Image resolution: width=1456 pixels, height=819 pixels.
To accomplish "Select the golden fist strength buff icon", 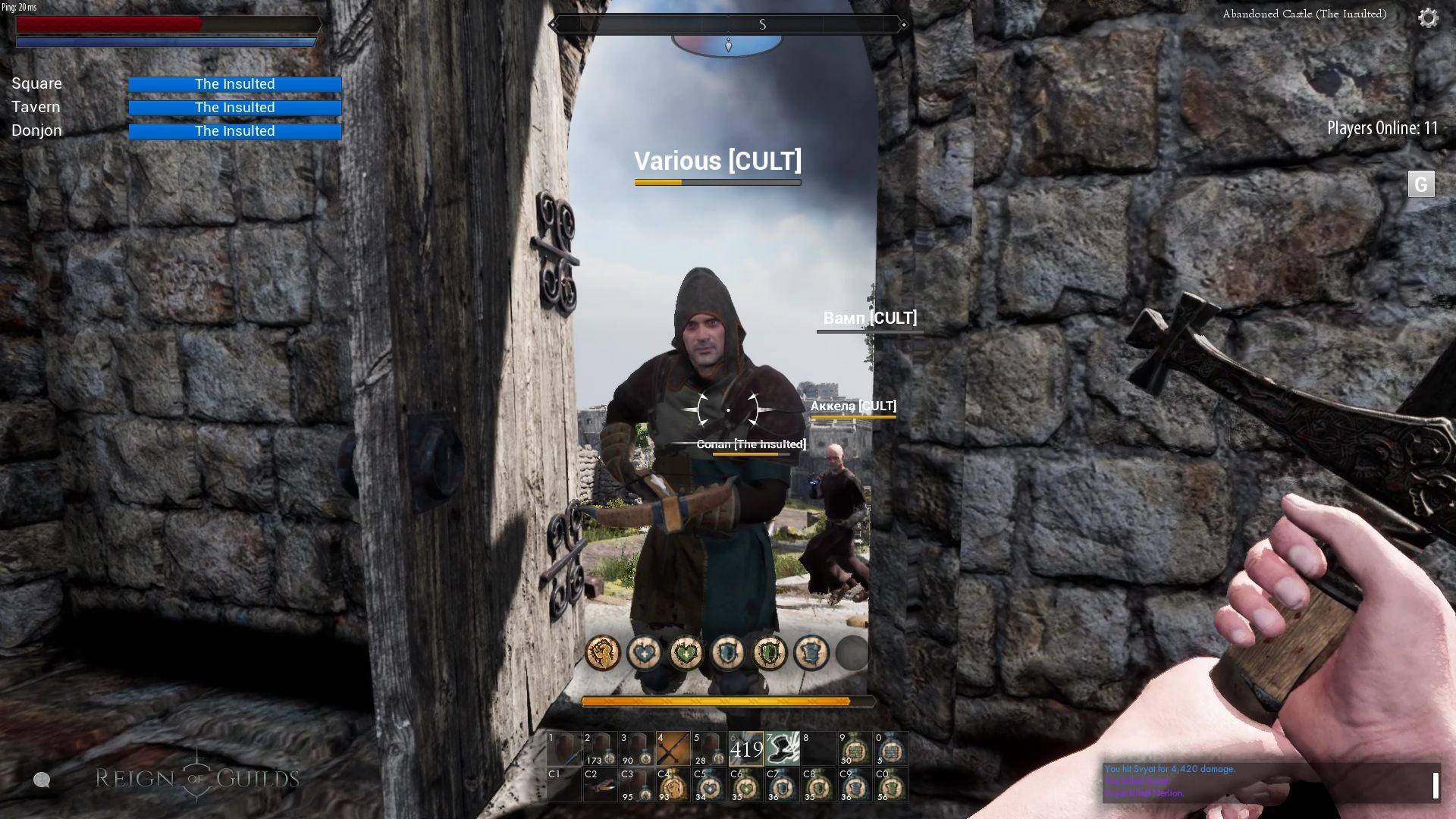I will point(602,654).
